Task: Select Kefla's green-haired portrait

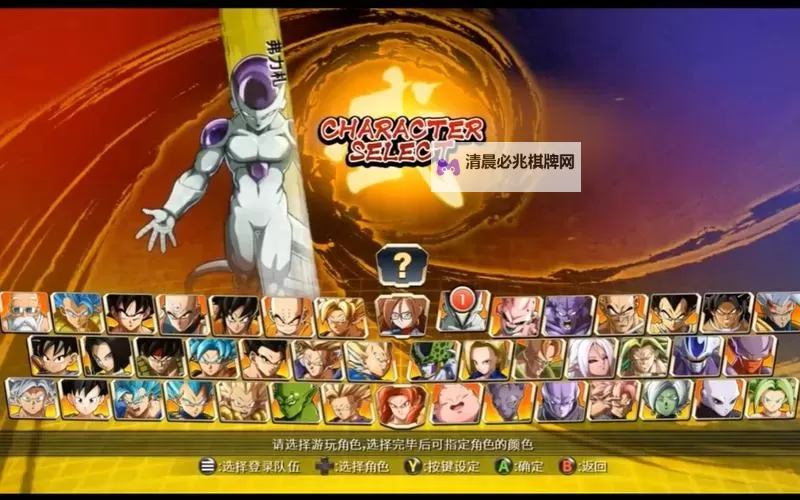Action: coord(771,400)
